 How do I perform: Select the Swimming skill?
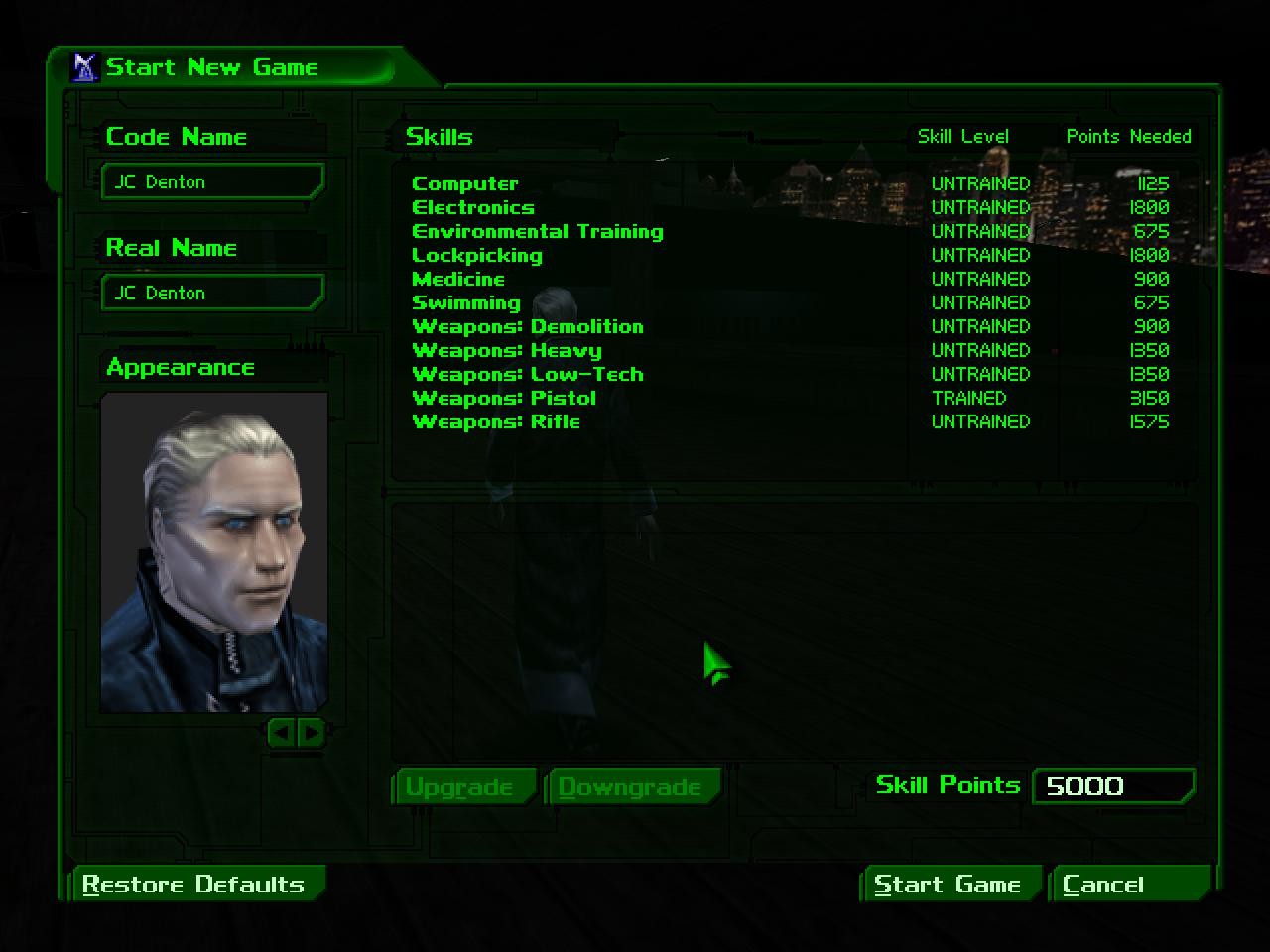click(466, 302)
